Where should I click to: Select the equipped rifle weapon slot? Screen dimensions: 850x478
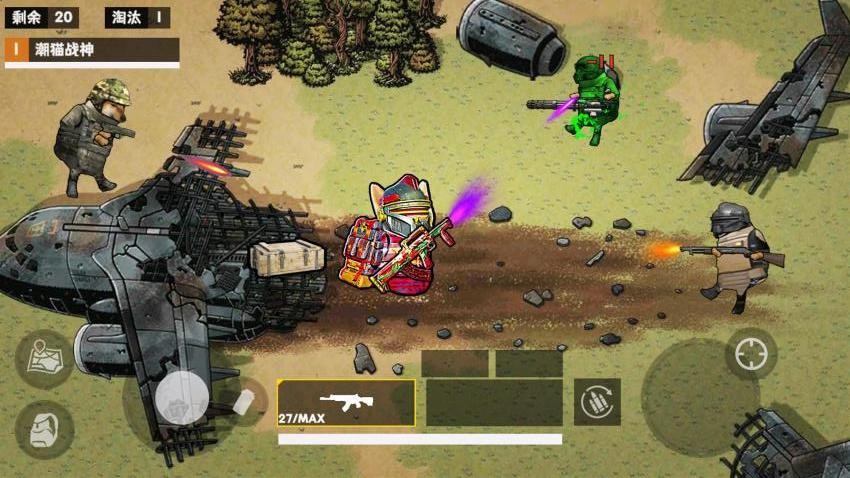pyautogui.click(x=346, y=403)
